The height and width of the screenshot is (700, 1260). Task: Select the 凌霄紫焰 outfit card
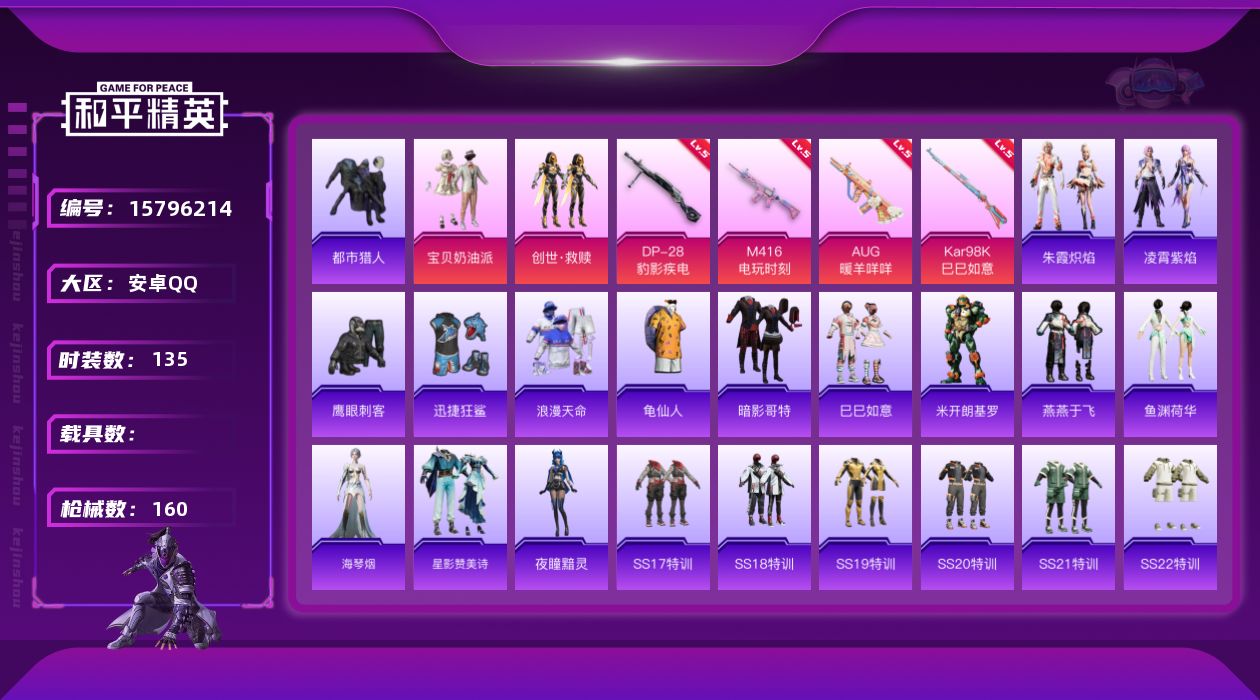pos(1170,211)
